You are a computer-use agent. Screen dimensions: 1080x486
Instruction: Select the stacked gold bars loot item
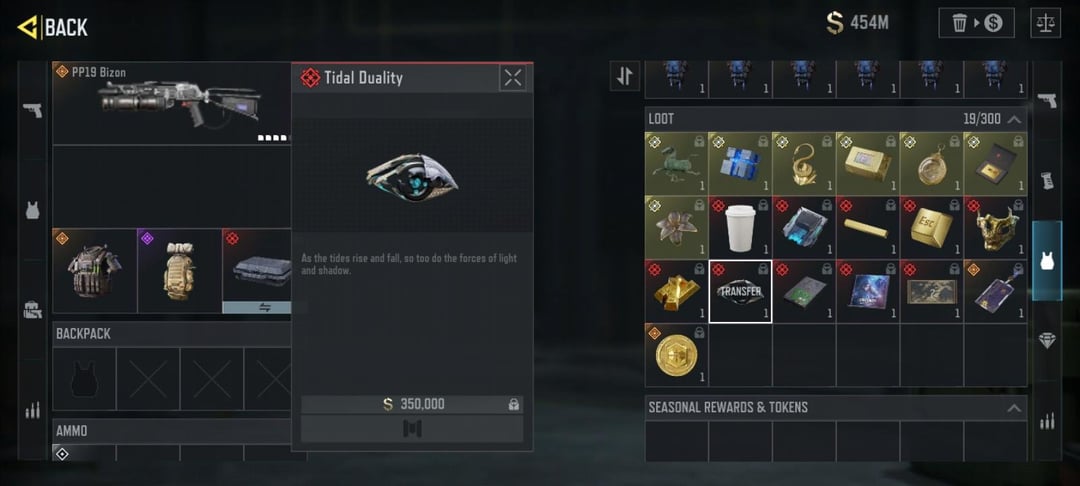[676, 291]
